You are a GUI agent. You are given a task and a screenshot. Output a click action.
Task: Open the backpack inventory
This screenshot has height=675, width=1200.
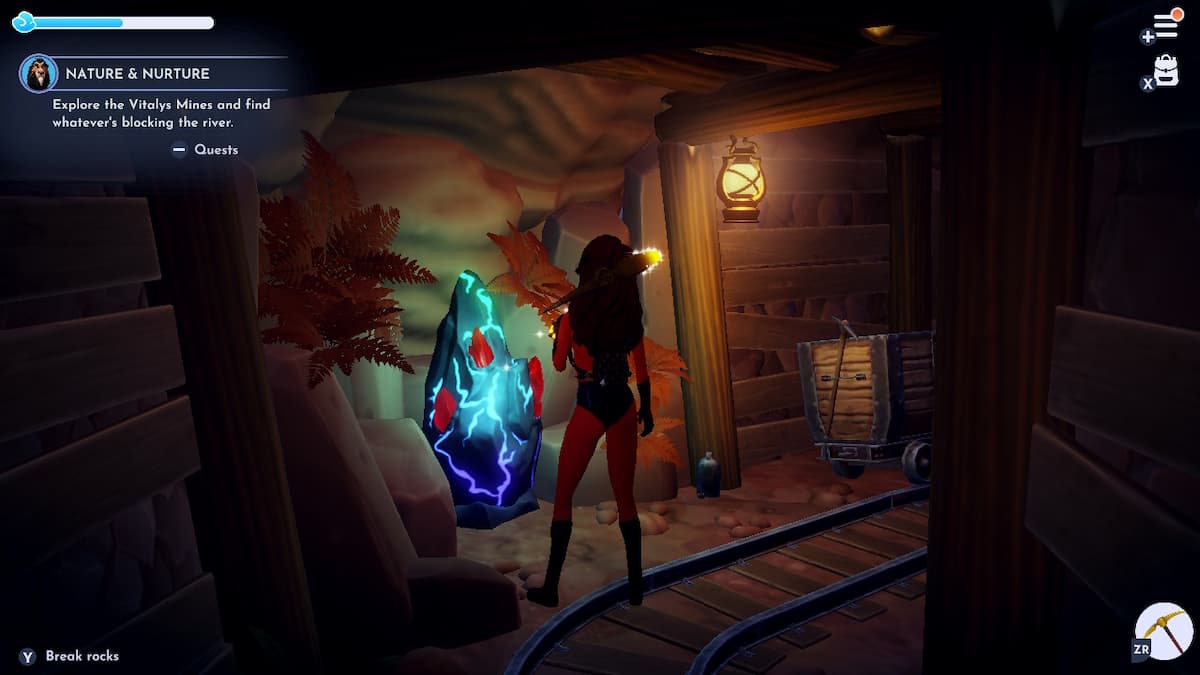coord(1166,70)
